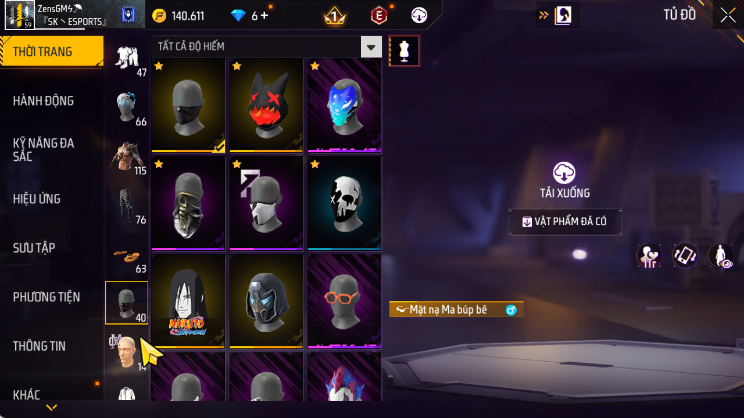Screen dimensions: 744x418
Task: Open the gold coin balance
Action: [178, 16]
